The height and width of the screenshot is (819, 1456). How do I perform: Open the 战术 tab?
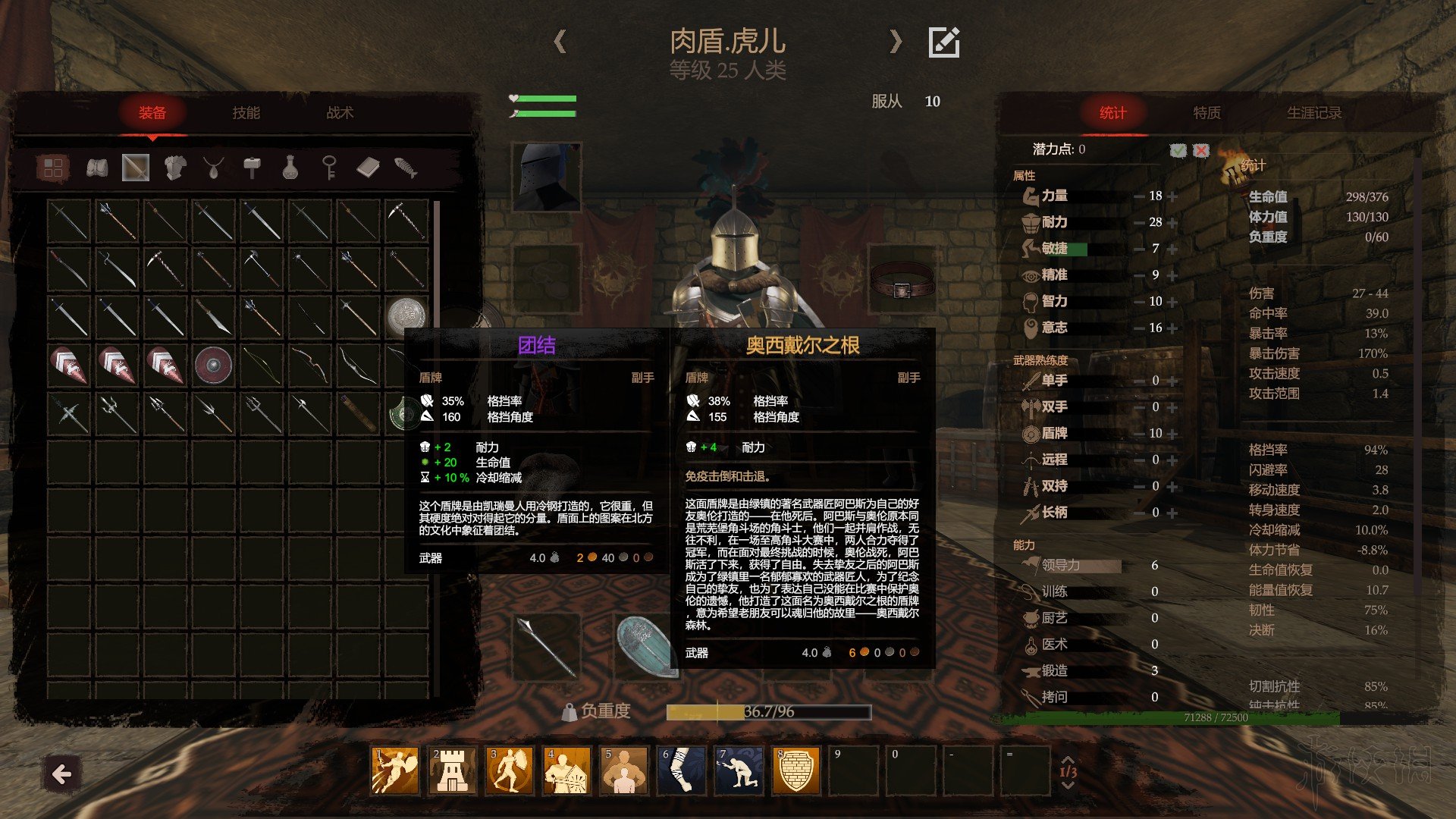pyautogui.click(x=340, y=113)
